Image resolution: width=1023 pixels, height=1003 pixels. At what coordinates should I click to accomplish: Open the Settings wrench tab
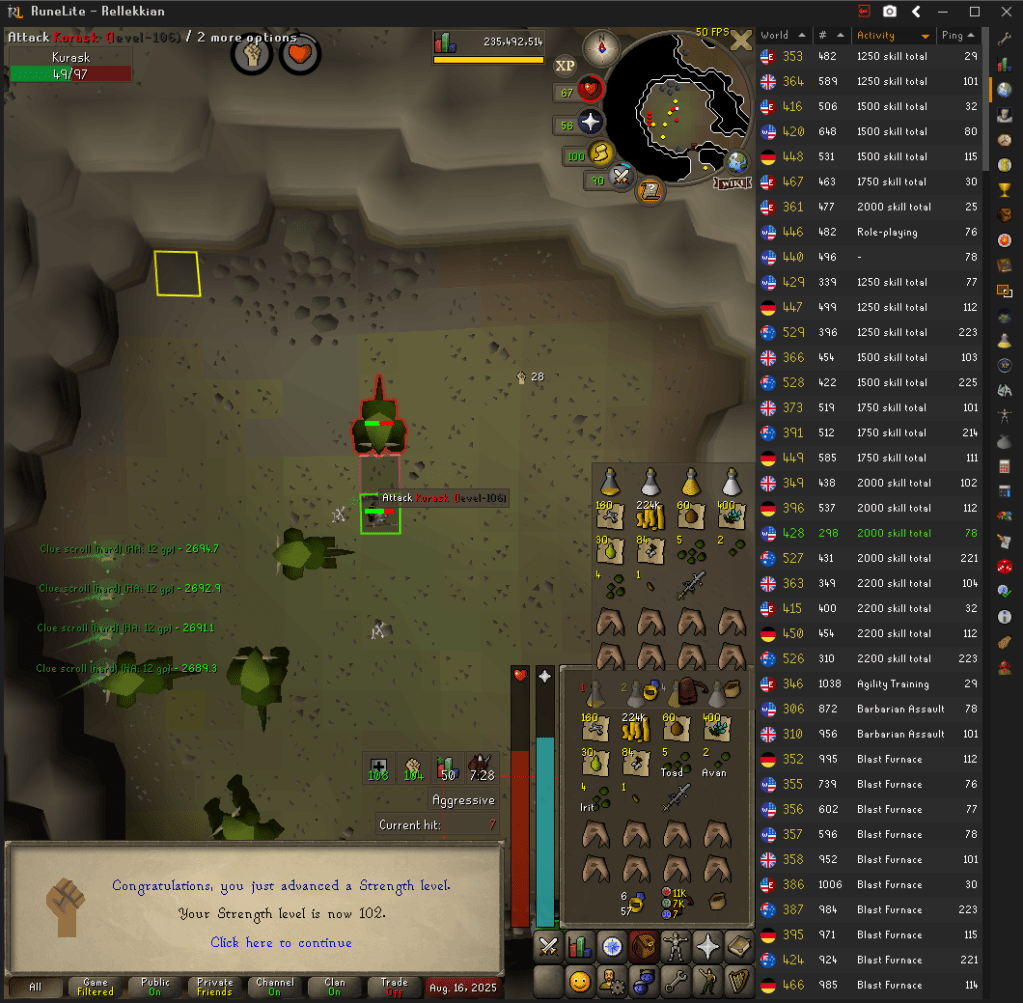[x=676, y=979]
